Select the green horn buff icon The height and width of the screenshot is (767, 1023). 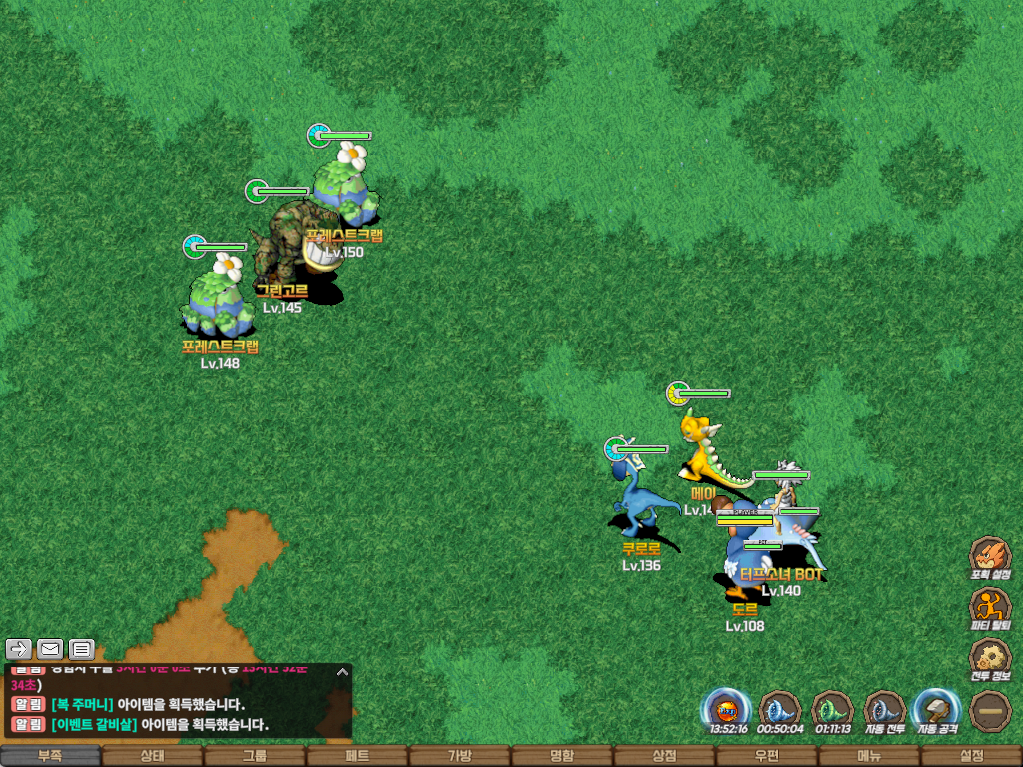(831, 710)
